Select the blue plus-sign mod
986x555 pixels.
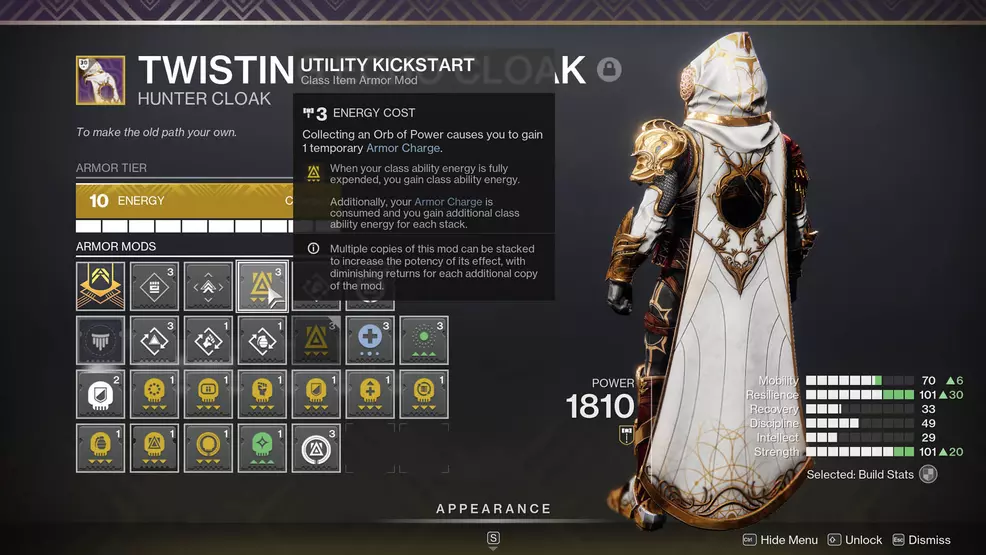point(369,340)
